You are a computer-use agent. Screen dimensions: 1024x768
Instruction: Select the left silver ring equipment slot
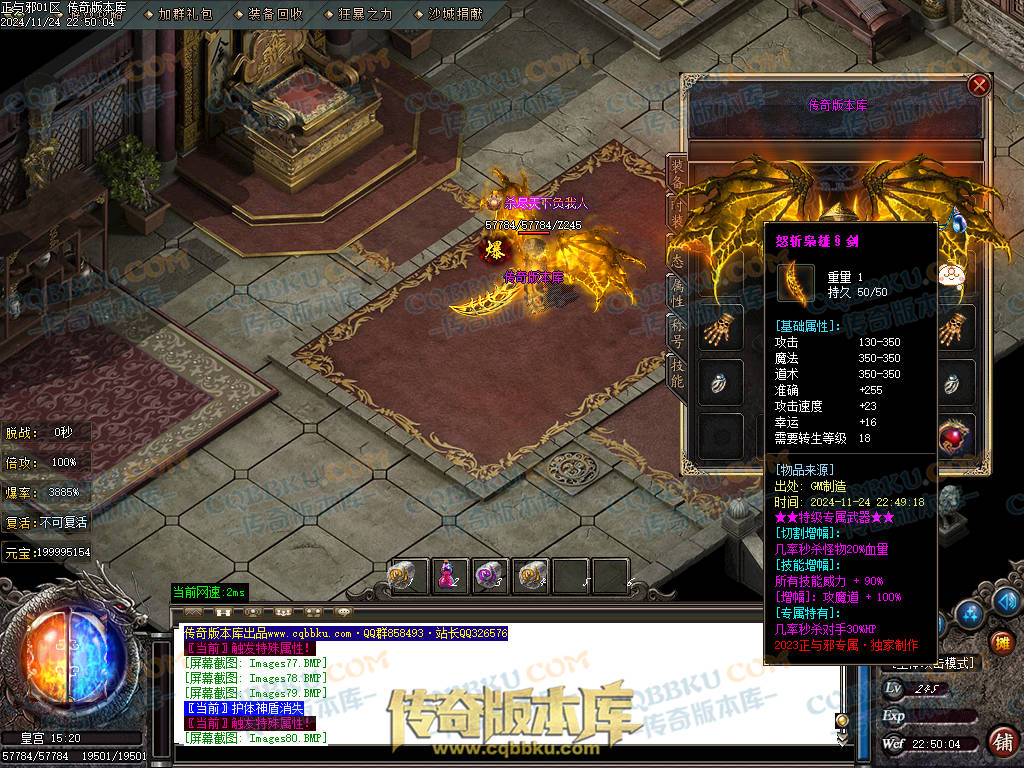click(x=720, y=381)
